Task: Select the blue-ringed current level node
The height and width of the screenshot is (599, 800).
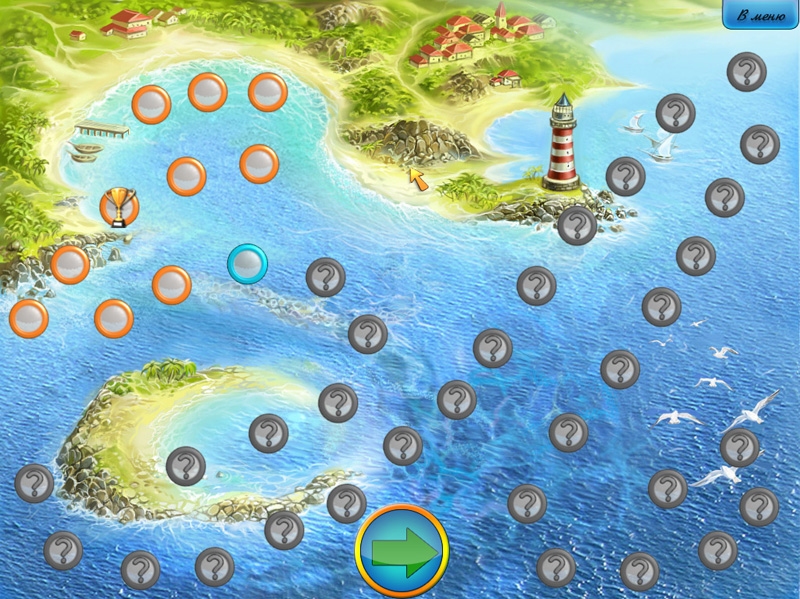Action: click(247, 264)
